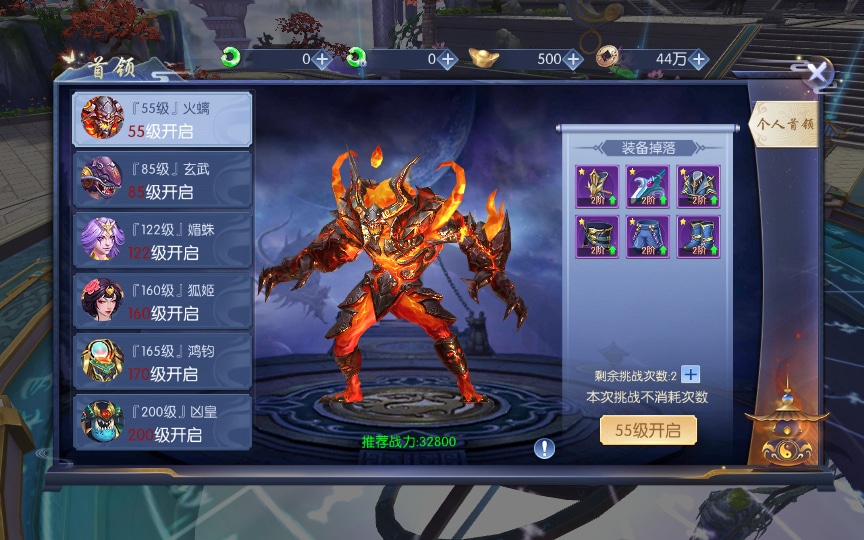Close the boss panel
This screenshot has width=864, height=540.
818,73
